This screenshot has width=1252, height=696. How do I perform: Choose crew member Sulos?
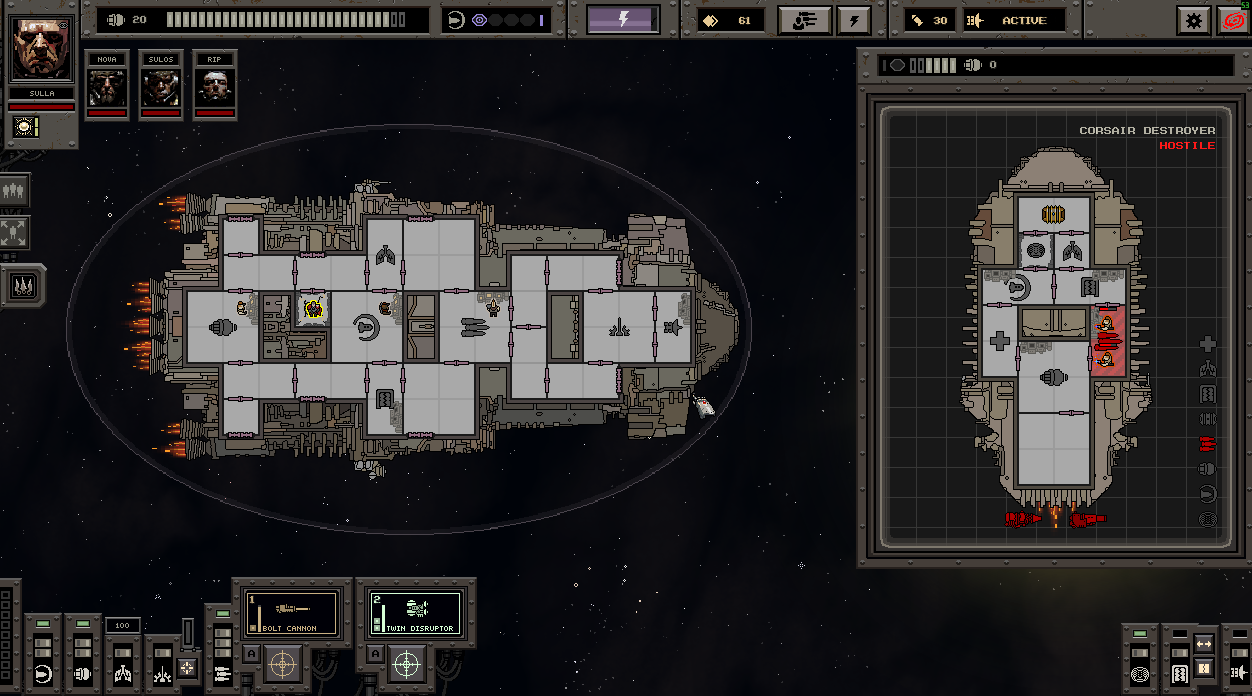click(x=160, y=87)
